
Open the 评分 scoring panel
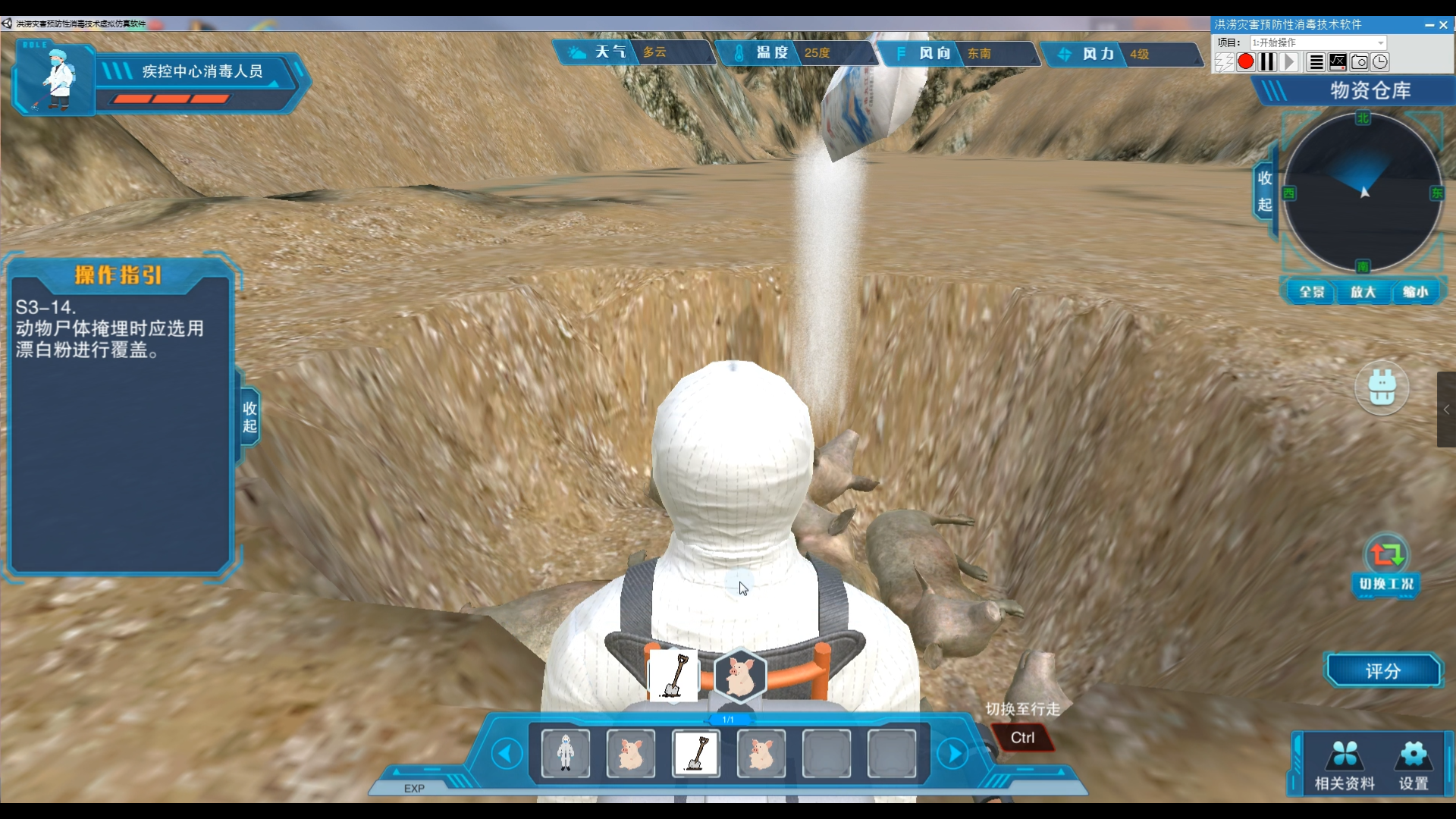pyautogui.click(x=1382, y=671)
